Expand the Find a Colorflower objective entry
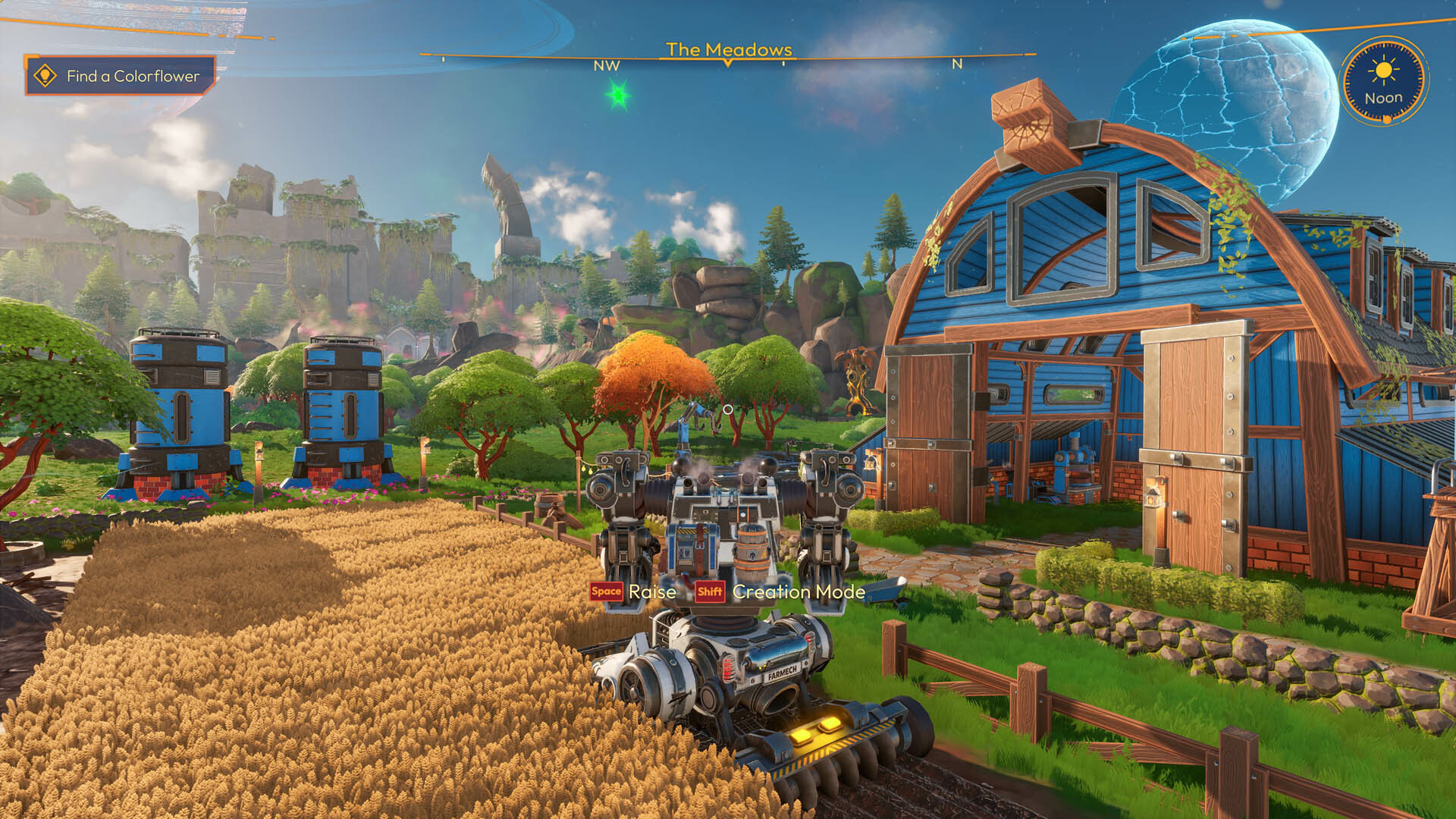The width and height of the screenshot is (1456, 819). [133, 76]
